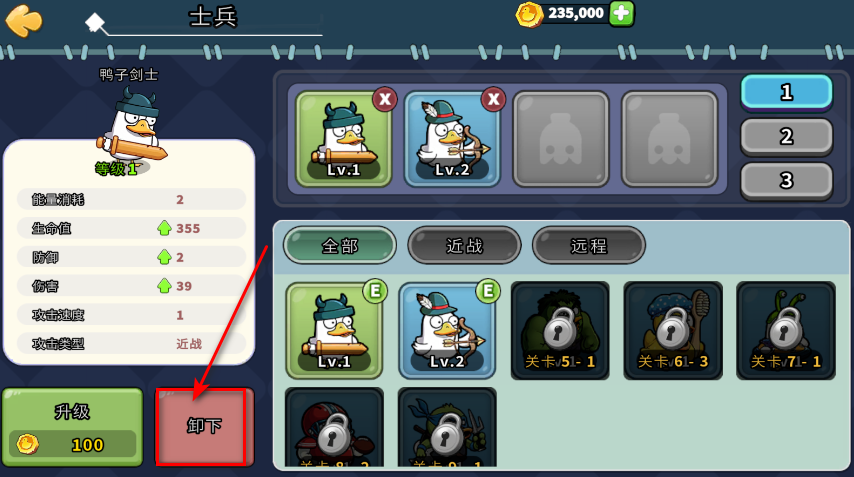854x477 pixels.
Task: Switch to team preset 1
Action: [786, 92]
